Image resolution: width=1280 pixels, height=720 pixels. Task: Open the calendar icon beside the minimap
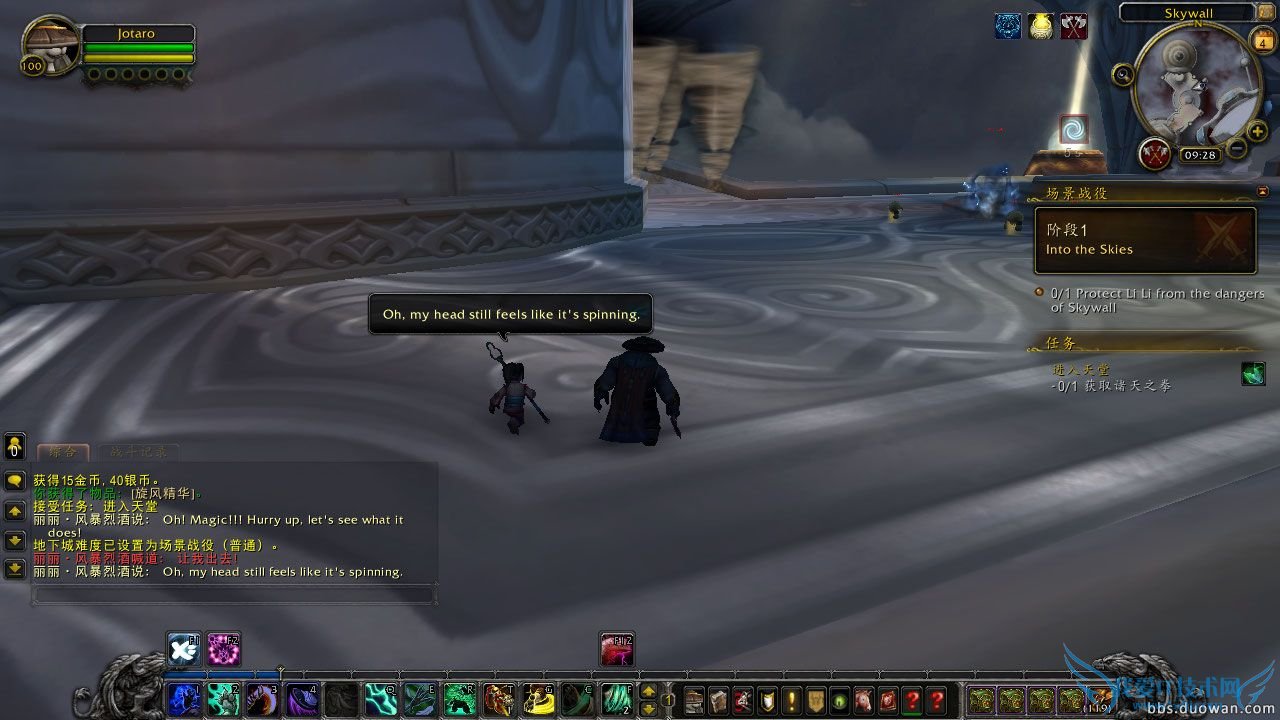click(x=1263, y=42)
